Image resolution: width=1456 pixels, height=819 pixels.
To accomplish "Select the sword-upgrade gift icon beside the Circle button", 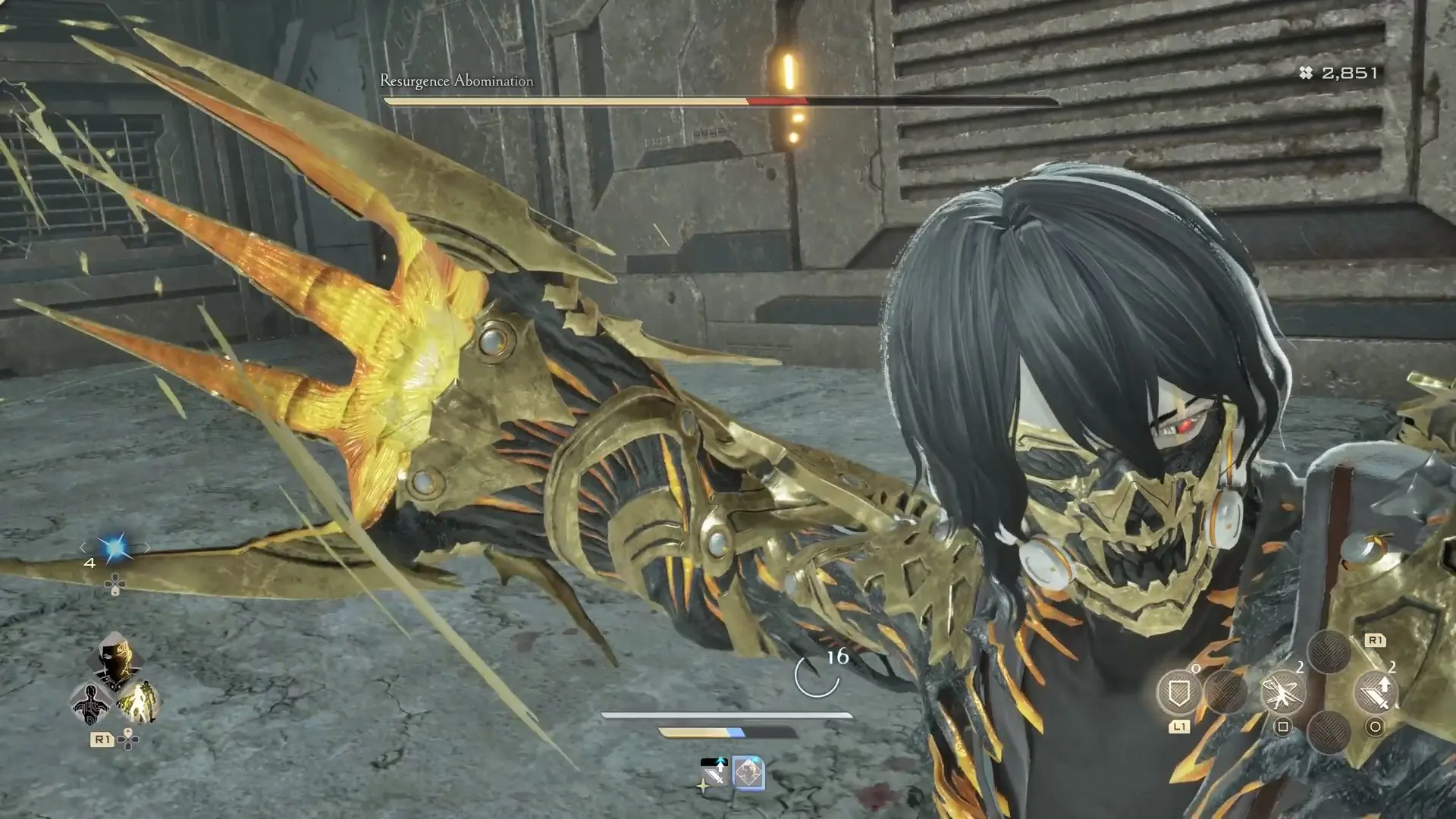I will click(x=1376, y=692).
